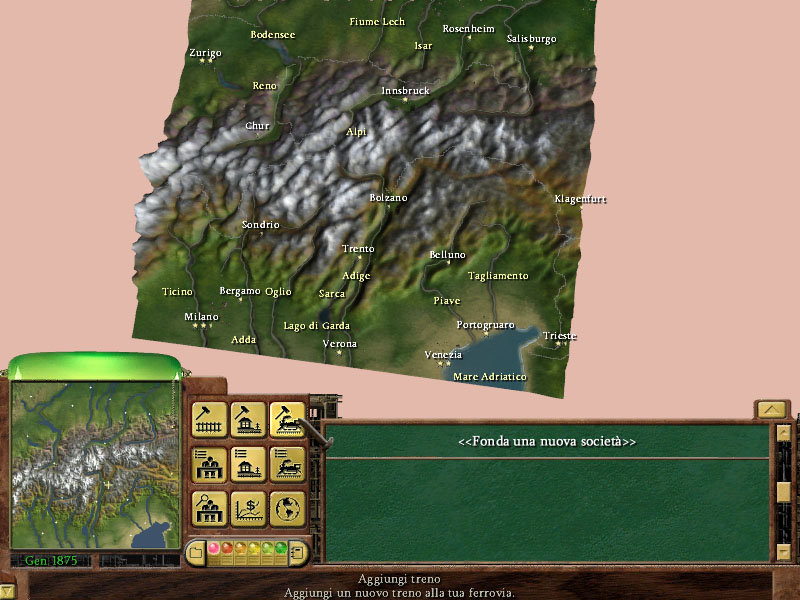
Task: Set game speed to the brightest green light
Action: tap(281, 549)
